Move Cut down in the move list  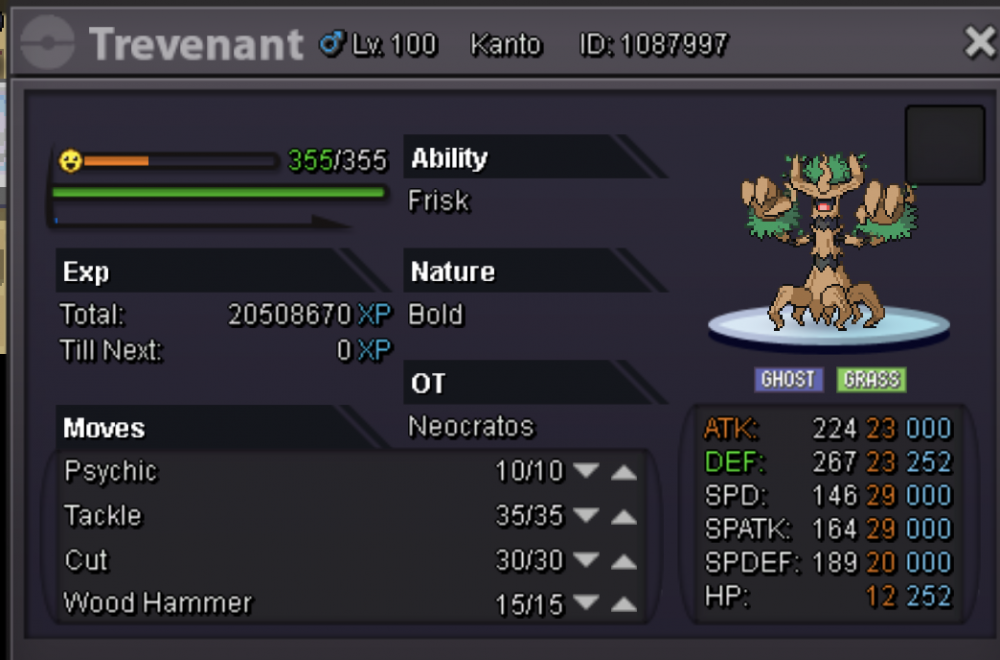(586, 562)
